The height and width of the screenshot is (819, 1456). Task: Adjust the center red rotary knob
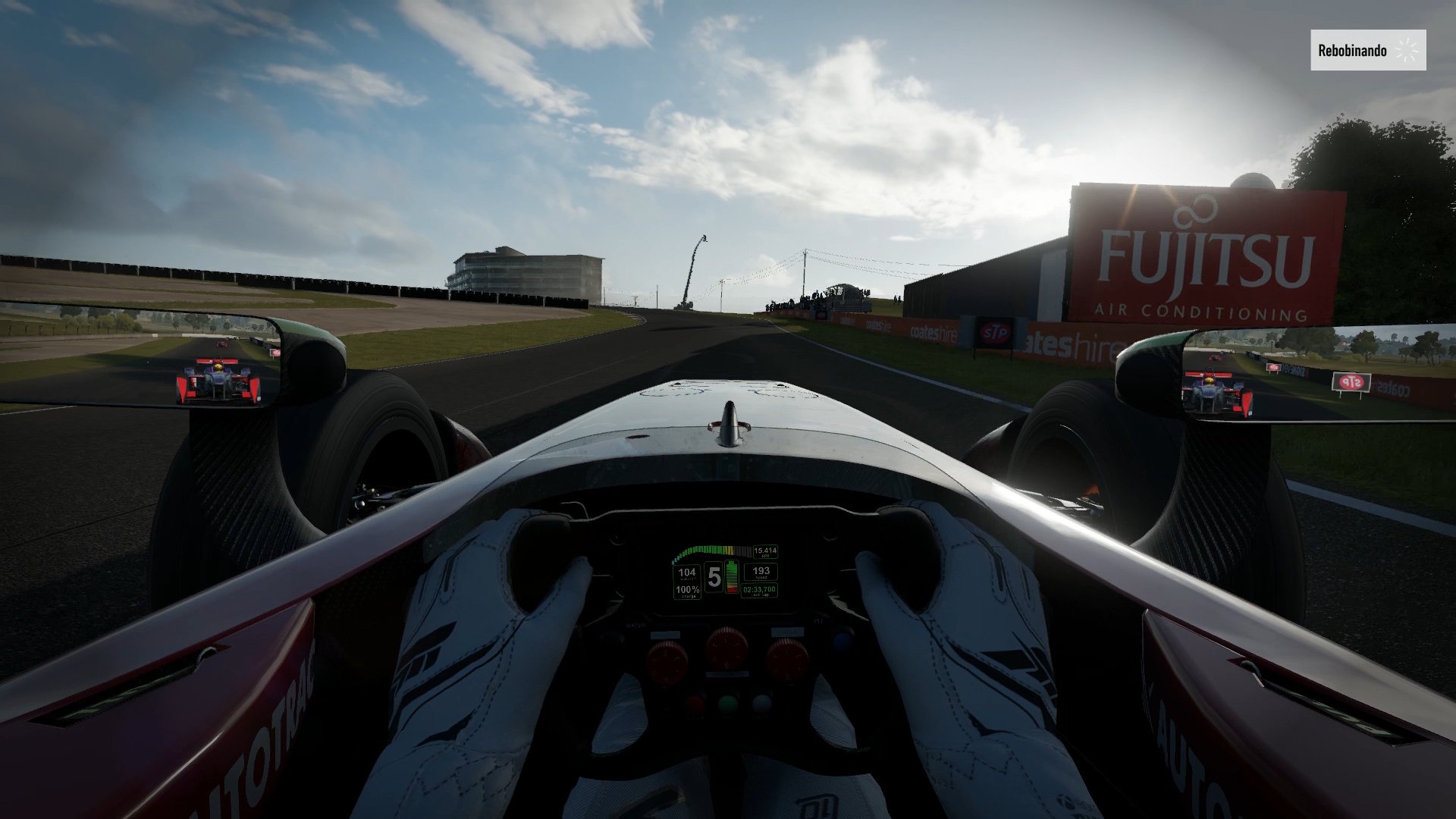(729, 648)
